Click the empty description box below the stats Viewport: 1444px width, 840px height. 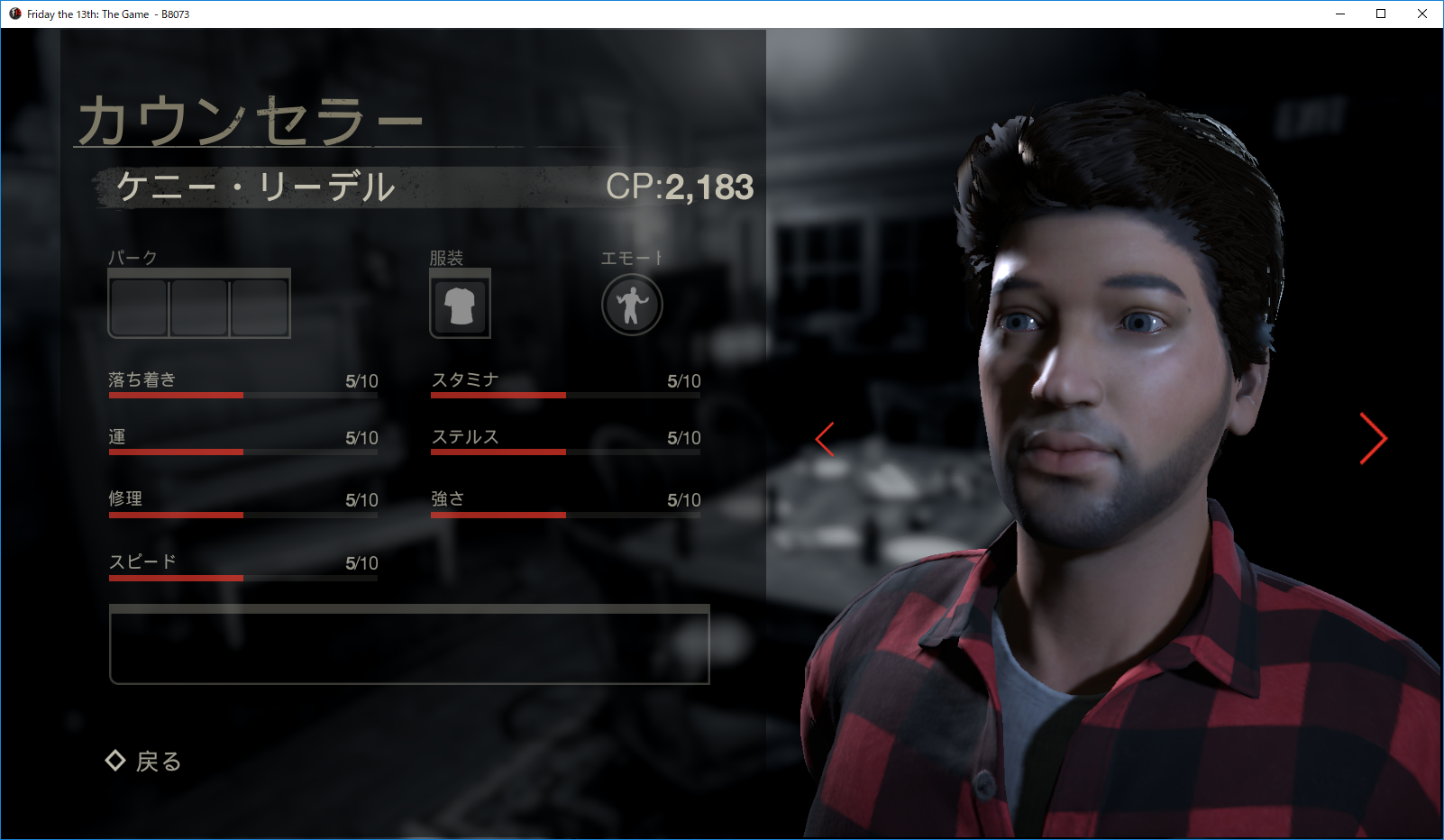click(x=408, y=646)
